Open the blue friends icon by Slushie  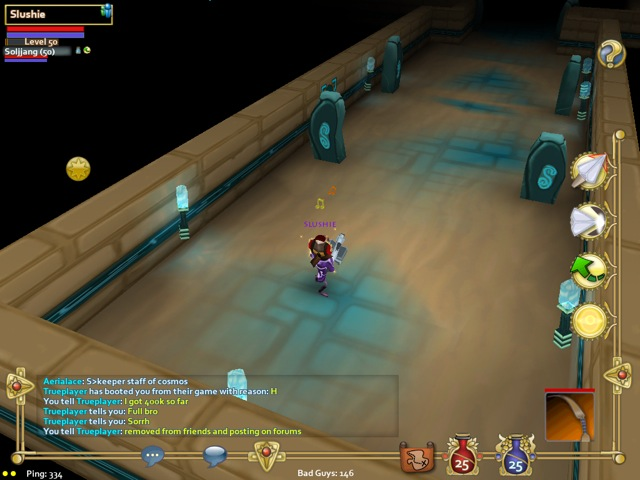pos(106,12)
